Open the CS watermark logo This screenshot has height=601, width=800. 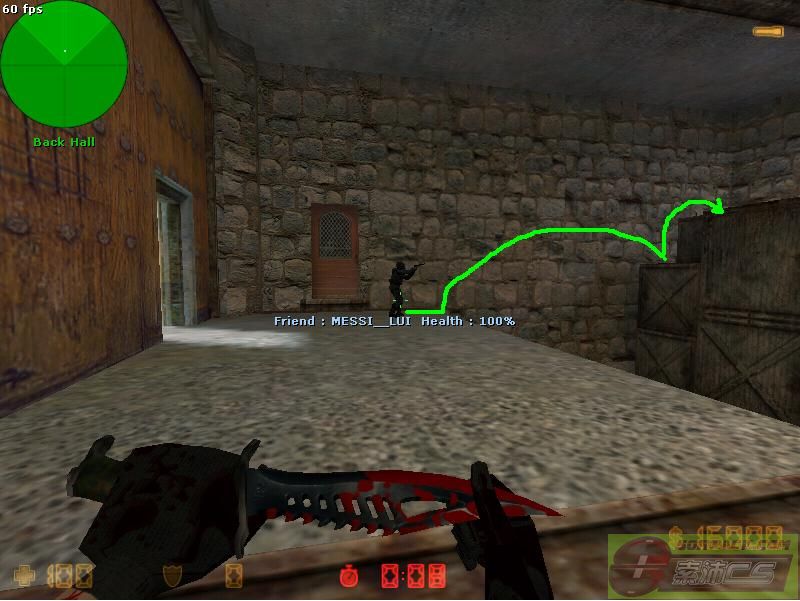[700, 565]
